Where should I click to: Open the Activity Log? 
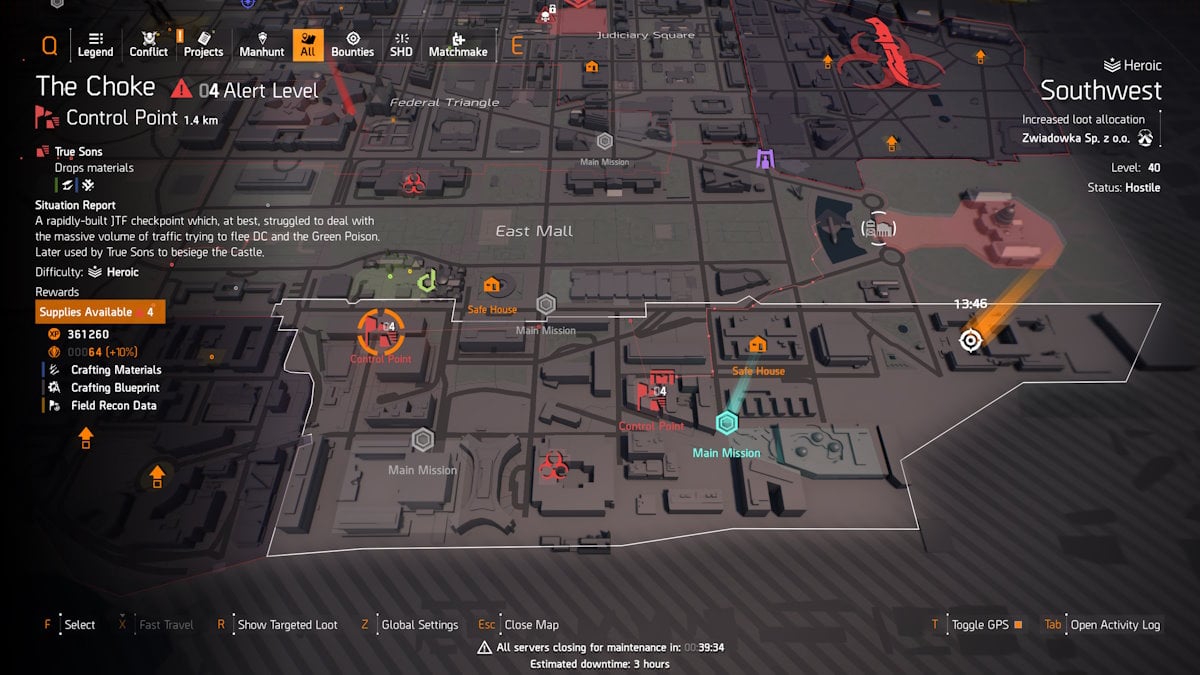tap(1114, 625)
